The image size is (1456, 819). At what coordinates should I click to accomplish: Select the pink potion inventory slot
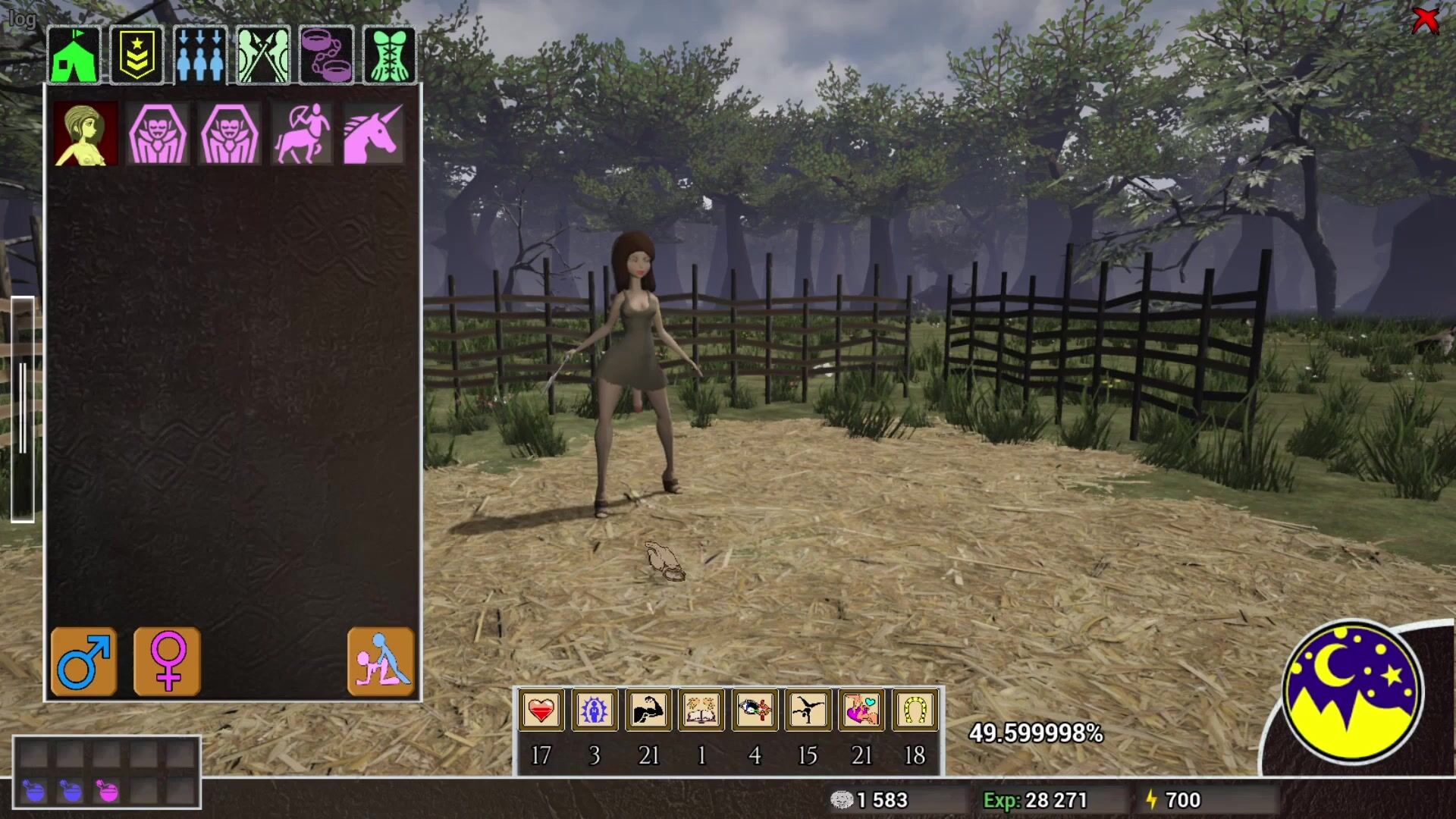(x=108, y=792)
